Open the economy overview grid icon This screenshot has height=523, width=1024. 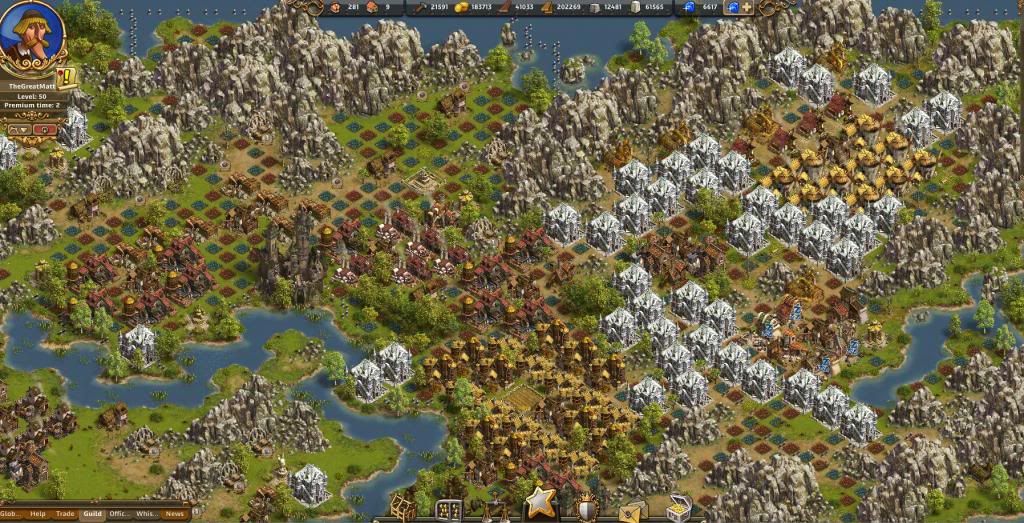pyautogui.click(x=449, y=510)
